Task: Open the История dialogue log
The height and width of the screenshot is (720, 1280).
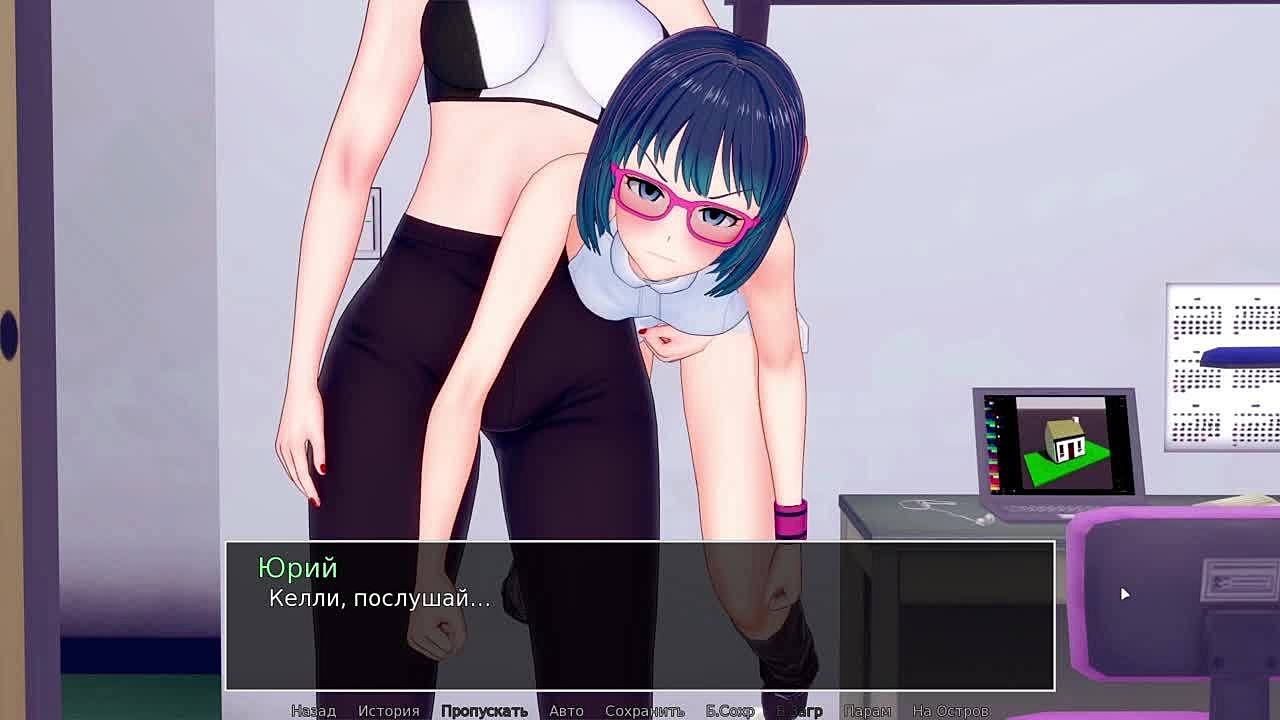Action: (x=389, y=711)
